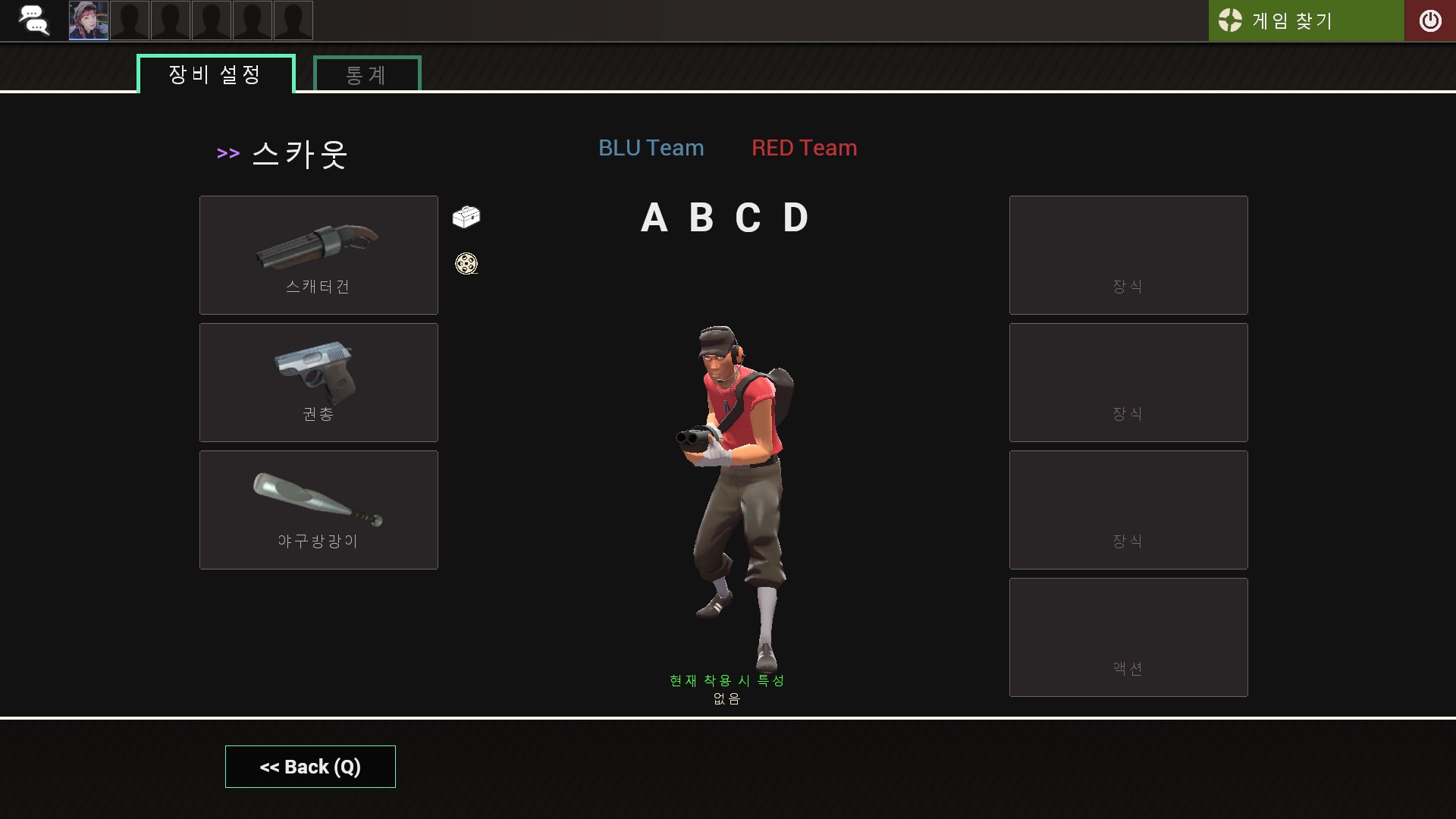
Task: Open the 통계 tab
Action: [367, 74]
